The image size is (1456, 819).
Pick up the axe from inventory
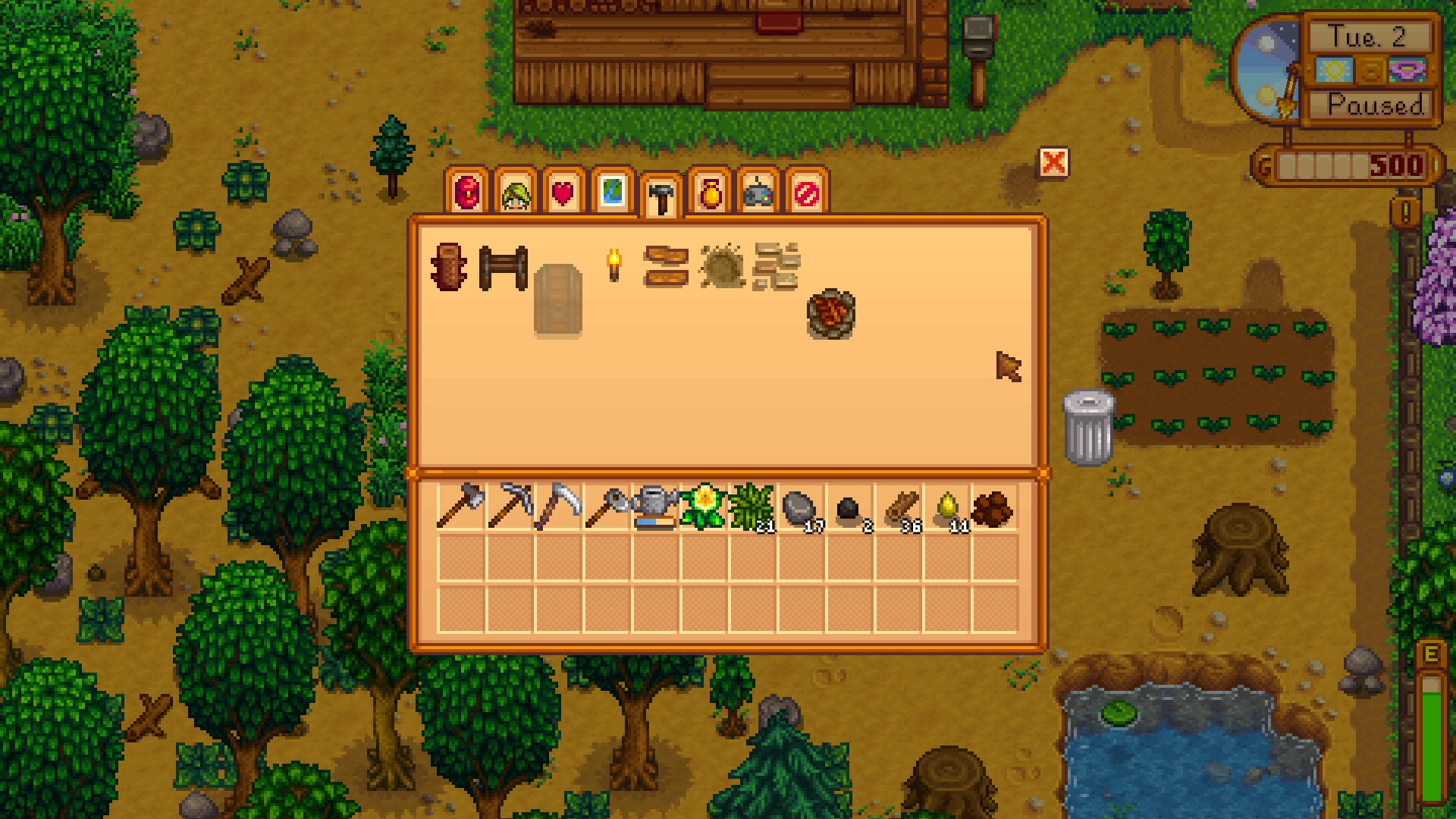coord(460,506)
